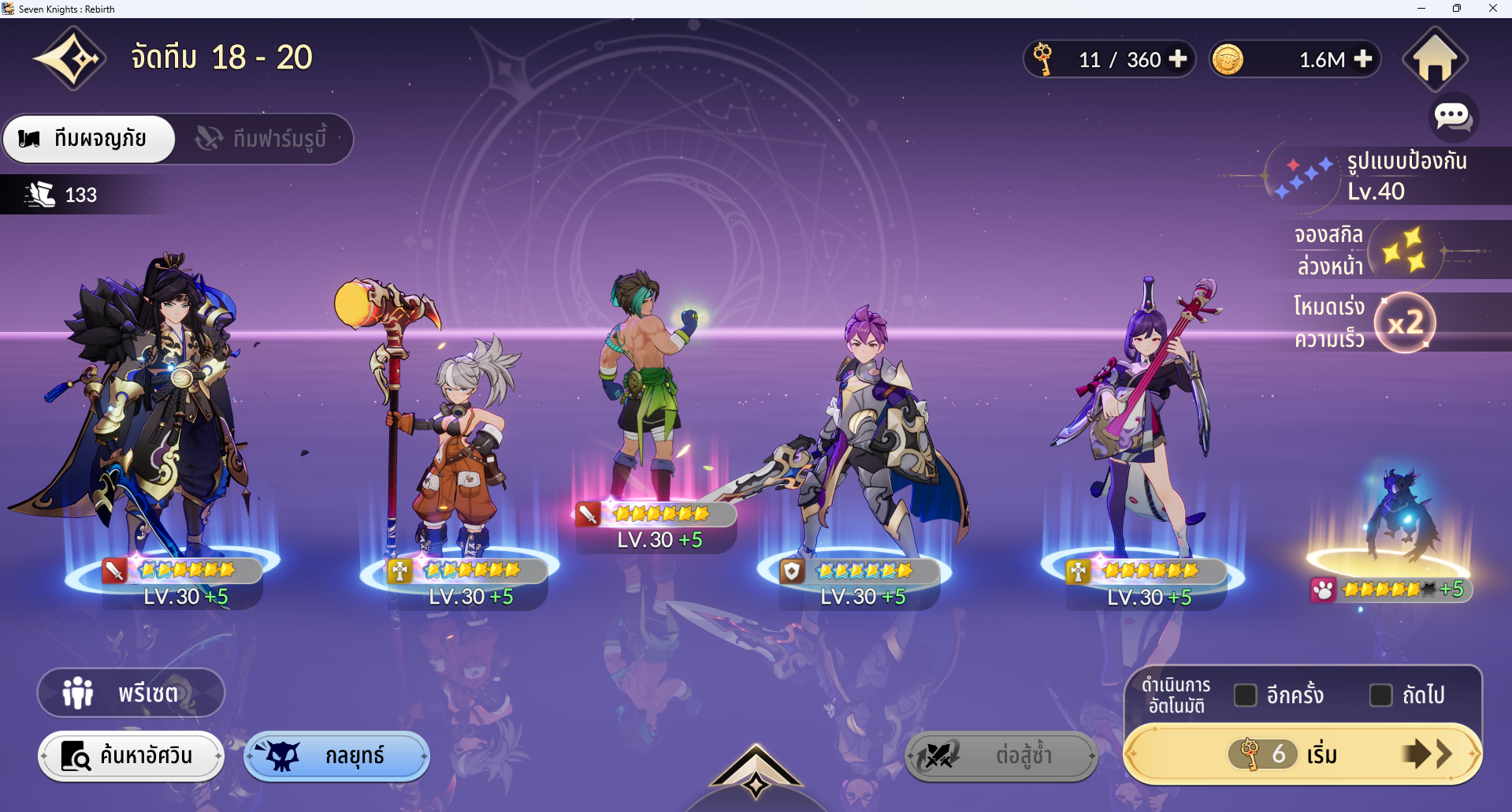Add more keys with the plus button
Screen dimensions: 1512x812
[x=1178, y=59]
